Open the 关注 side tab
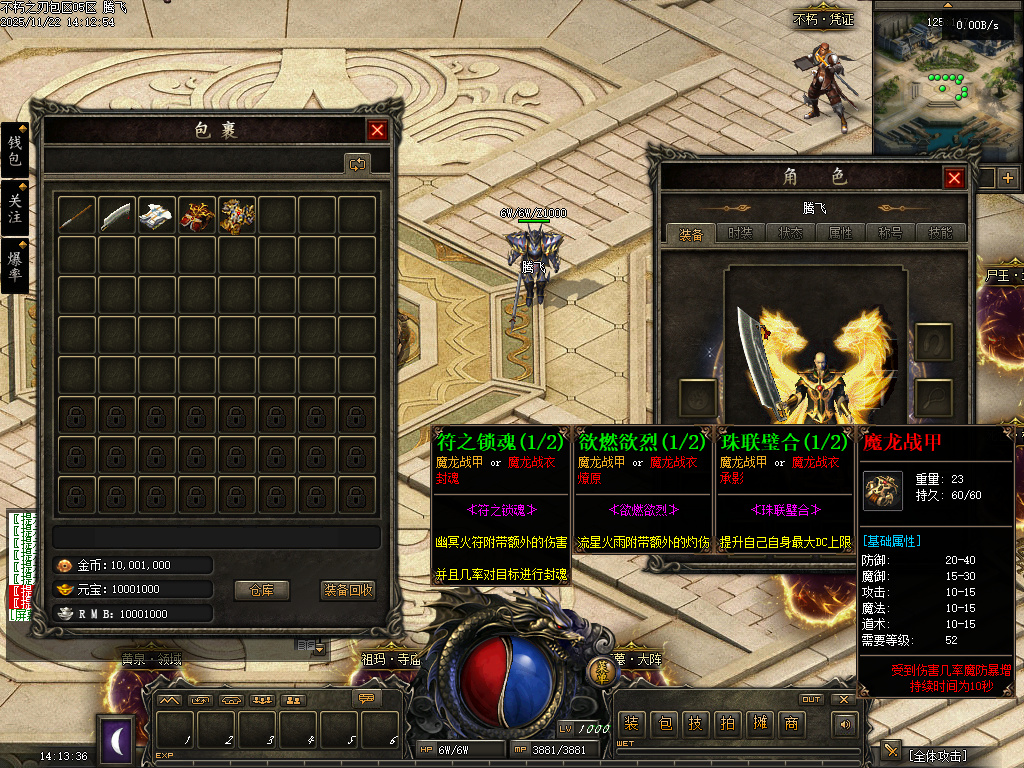The height and width of the screenshot is (768, 1024). coord(15,208)
